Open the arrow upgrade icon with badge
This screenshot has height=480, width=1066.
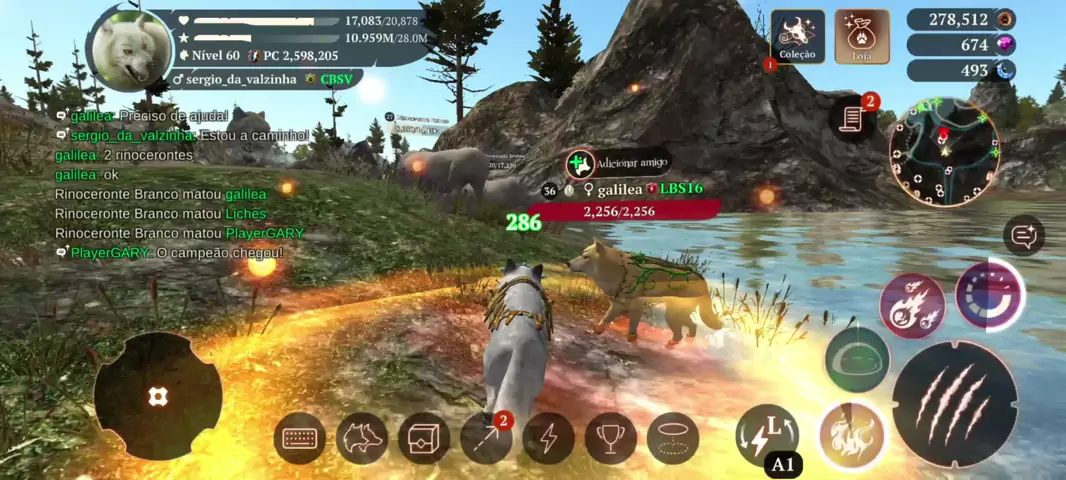486,438
